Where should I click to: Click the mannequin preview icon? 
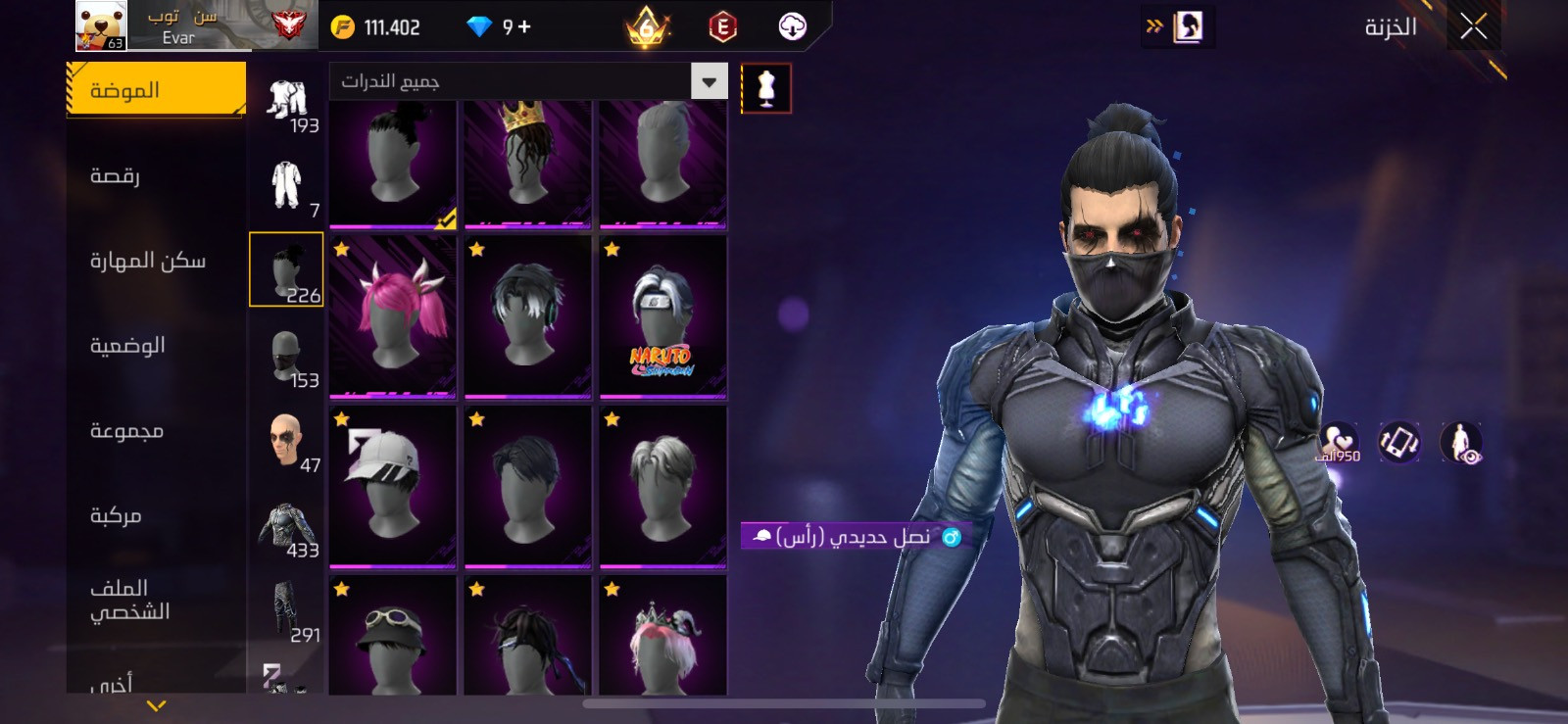click(x=766, y=89)
